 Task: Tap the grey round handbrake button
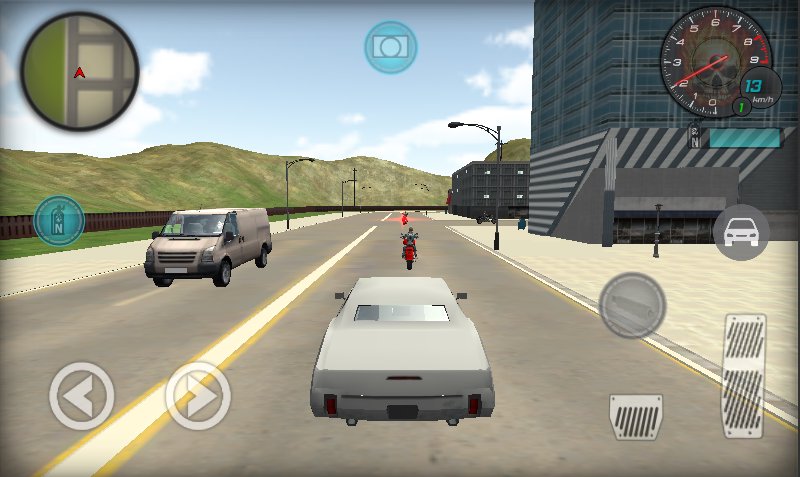point(632,304)
